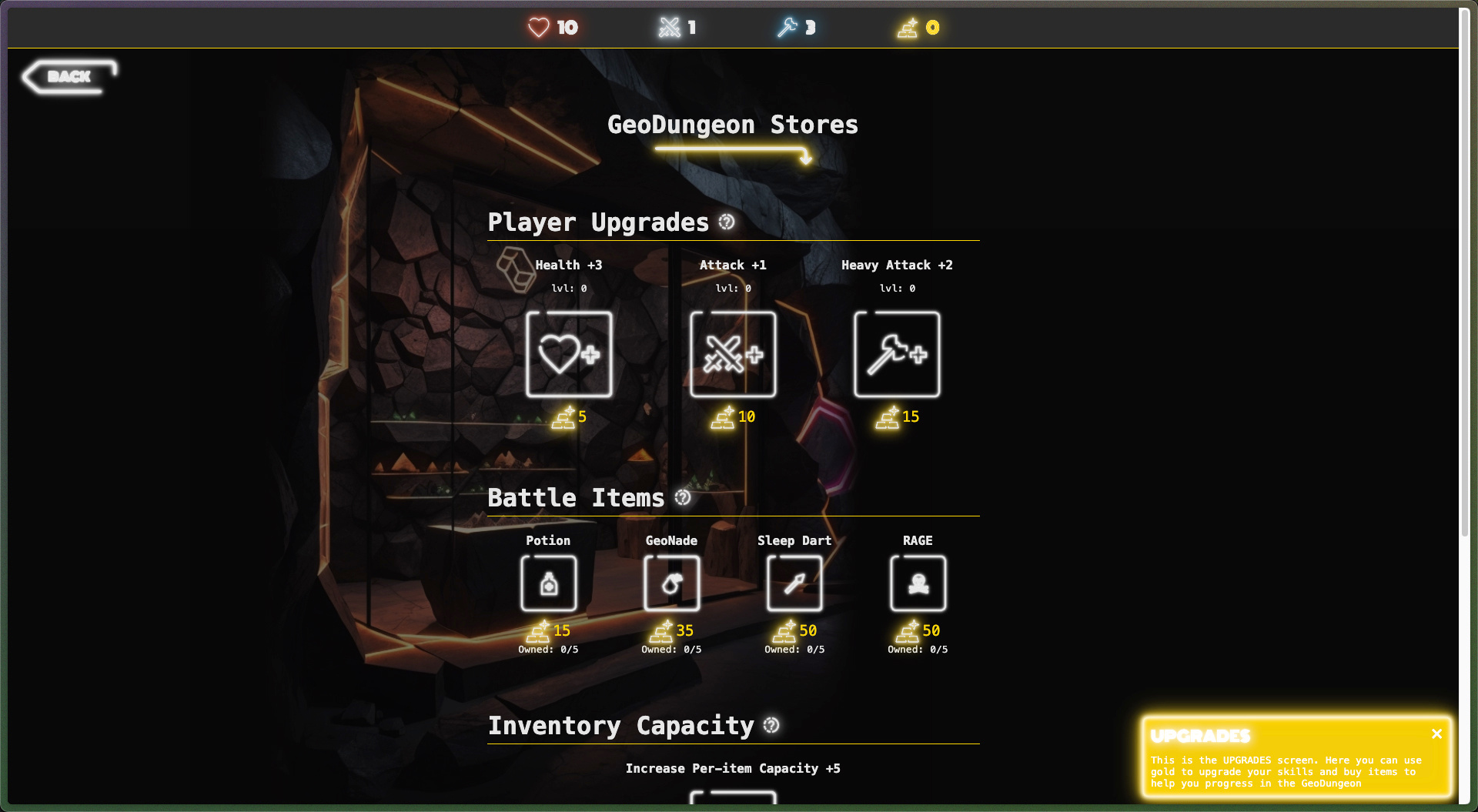Purchase the Attack +1 upgrade
Screen dimensions: 1478x812
[x=733, y=354]
